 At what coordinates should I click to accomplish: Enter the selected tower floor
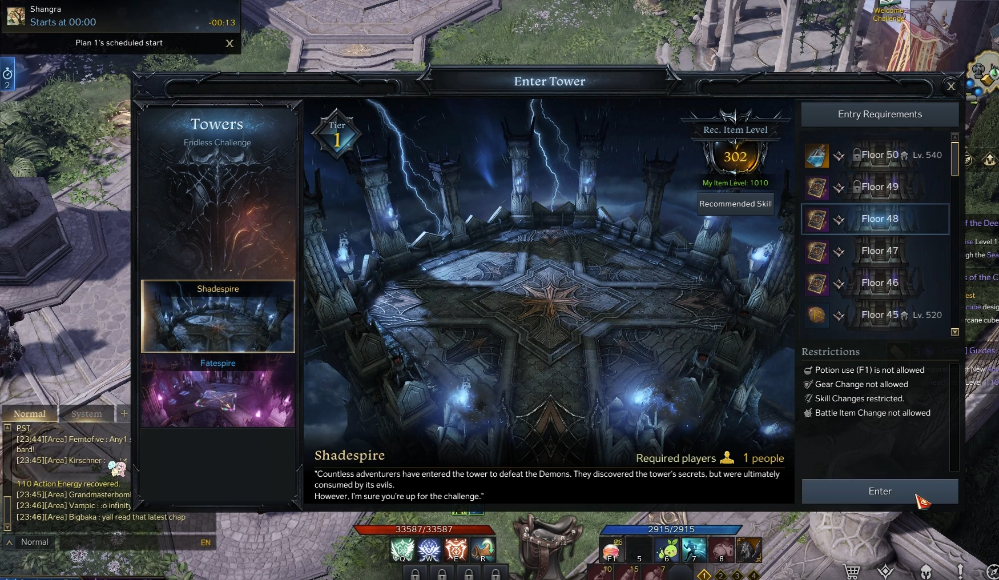point(879,491)
